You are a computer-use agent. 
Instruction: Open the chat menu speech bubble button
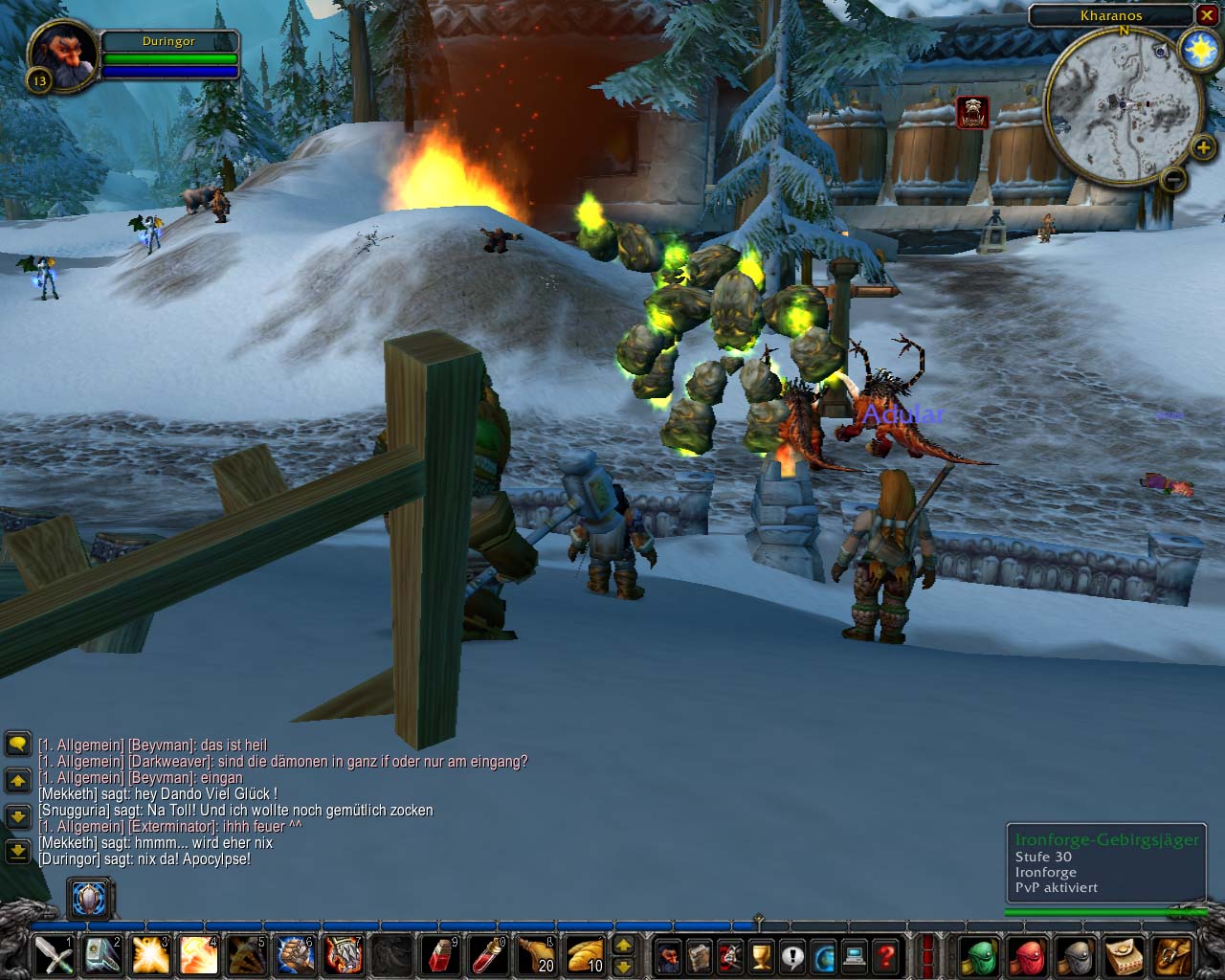click(17, 744)
